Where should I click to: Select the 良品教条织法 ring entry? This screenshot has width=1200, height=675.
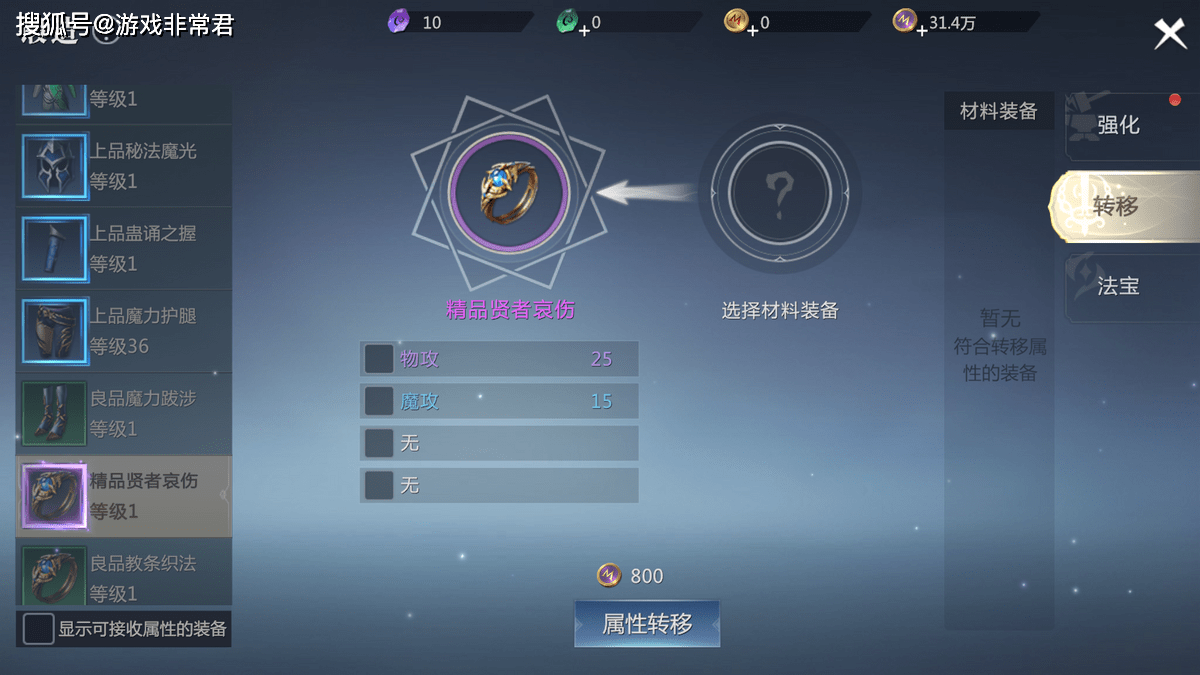(x=123, y=577)
